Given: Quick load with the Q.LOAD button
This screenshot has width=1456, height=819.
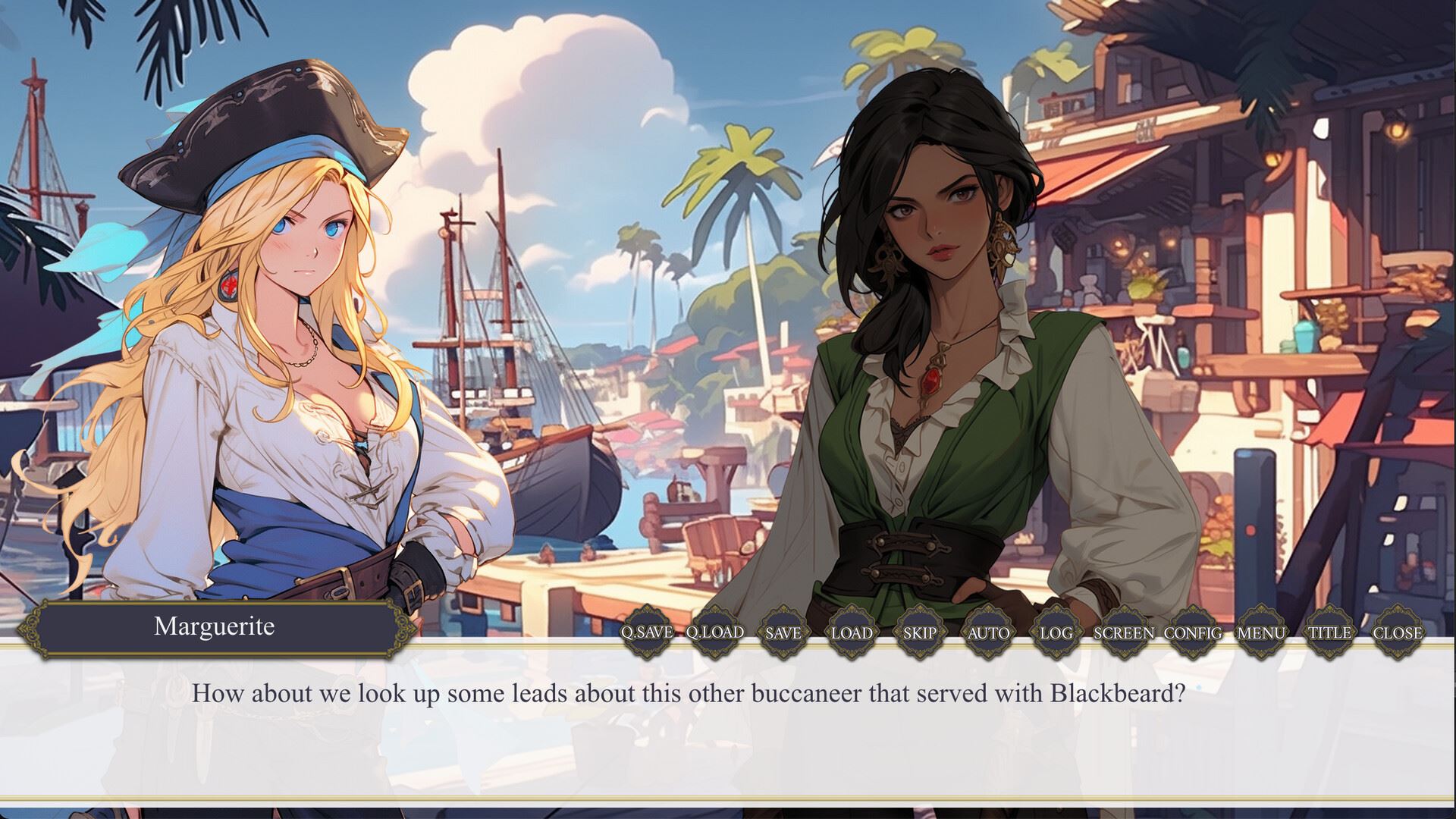Looking at the screenshot, I should [x=715, y=632].
